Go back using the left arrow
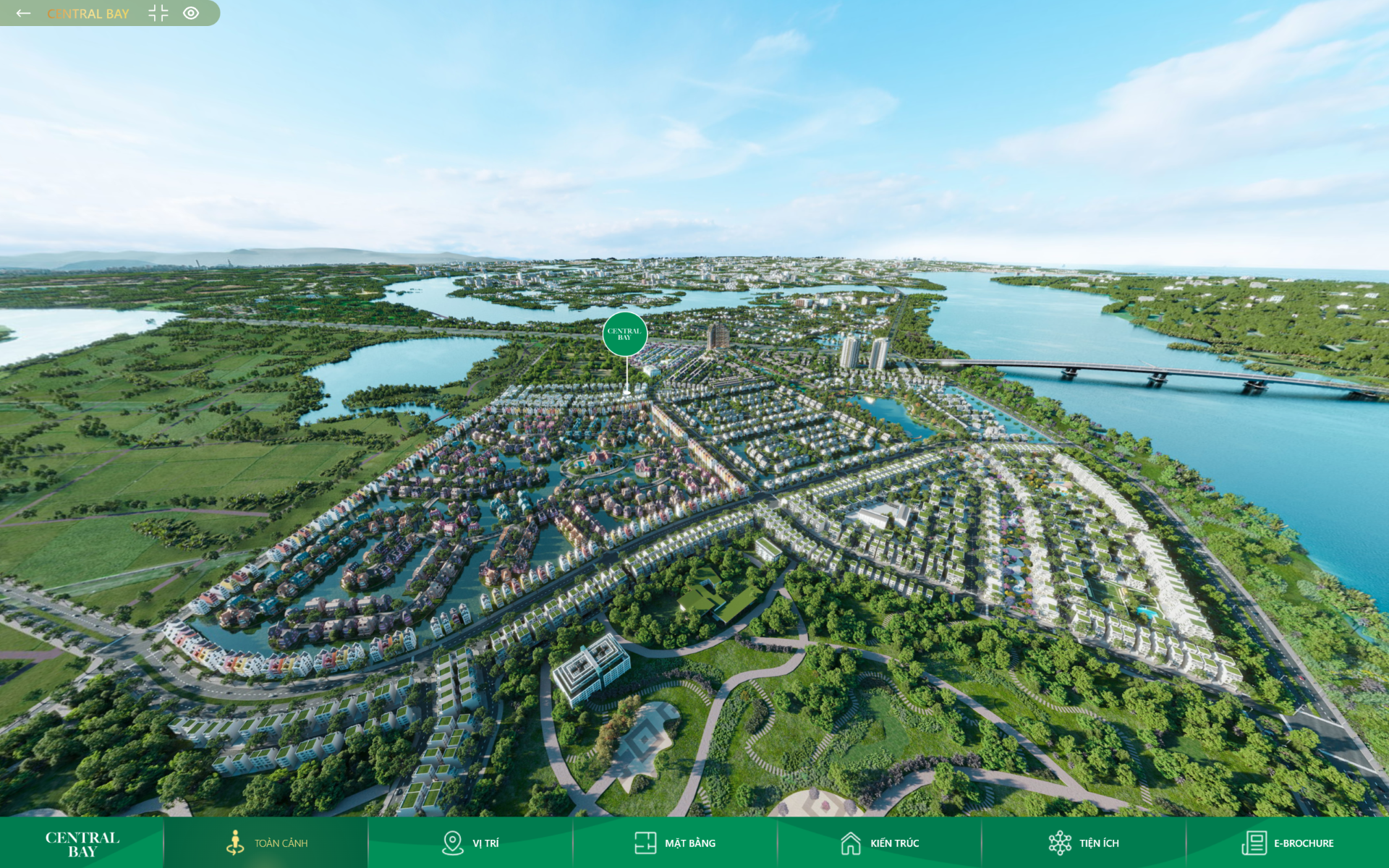This screenshot has height=868, width=1389. [x=23, y=13]
